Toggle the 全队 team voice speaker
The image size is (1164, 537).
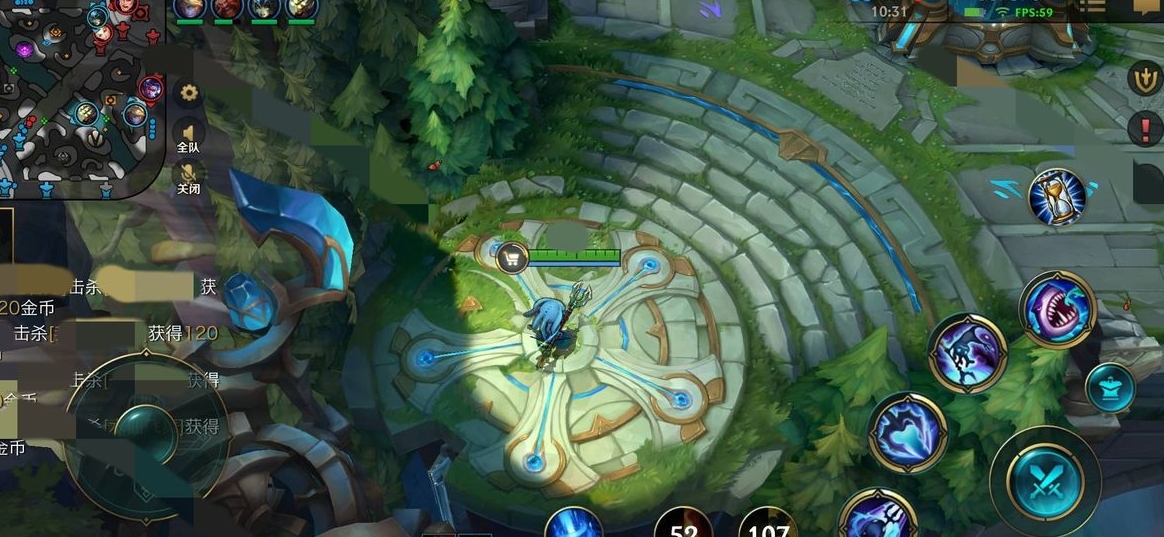[x=188, y=136]
